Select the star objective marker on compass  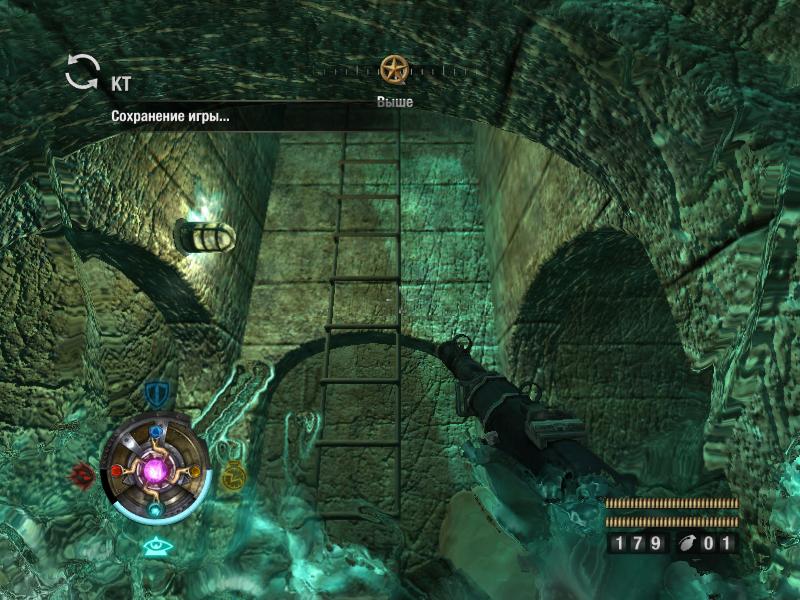click(394, 70)
